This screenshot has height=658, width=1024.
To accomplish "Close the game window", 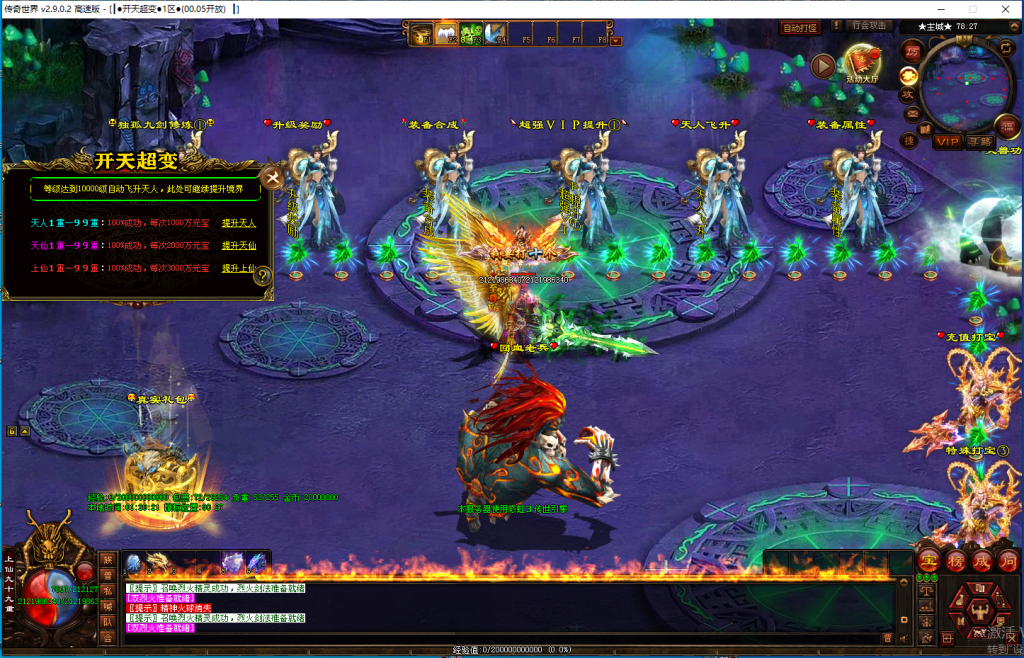I will [x=1002, y=8].
